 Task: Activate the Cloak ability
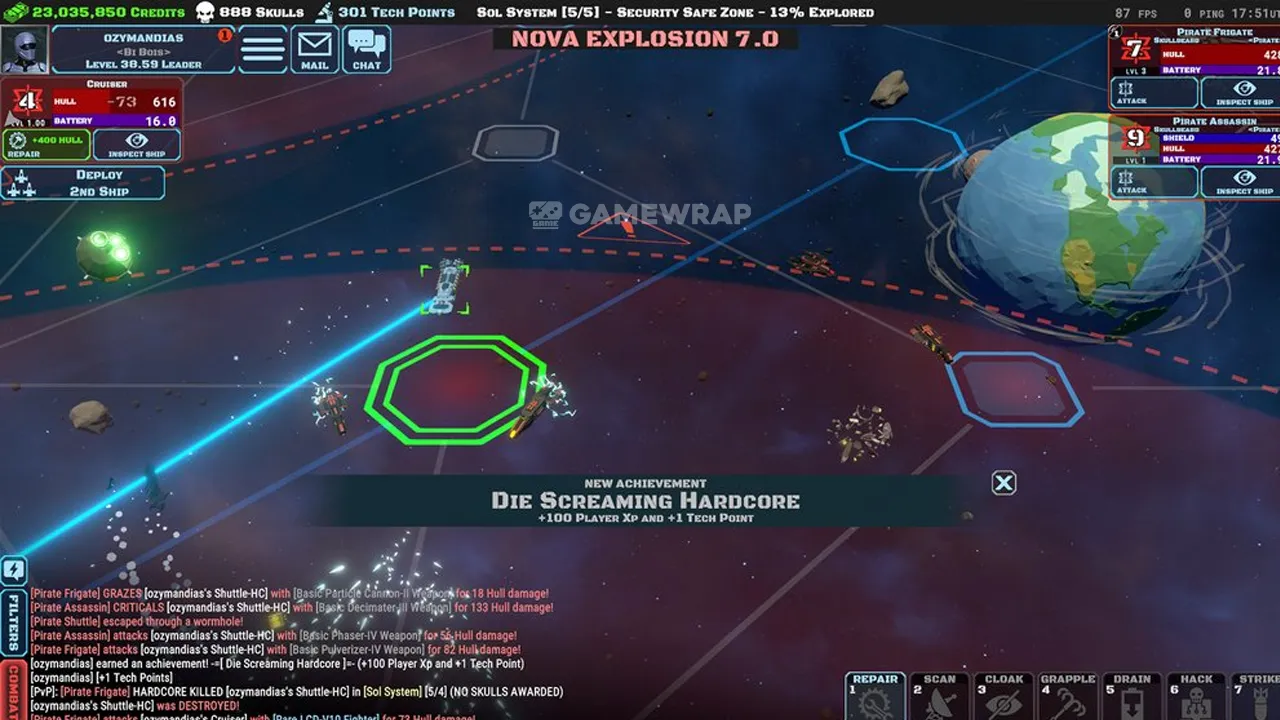point(1004,697)
